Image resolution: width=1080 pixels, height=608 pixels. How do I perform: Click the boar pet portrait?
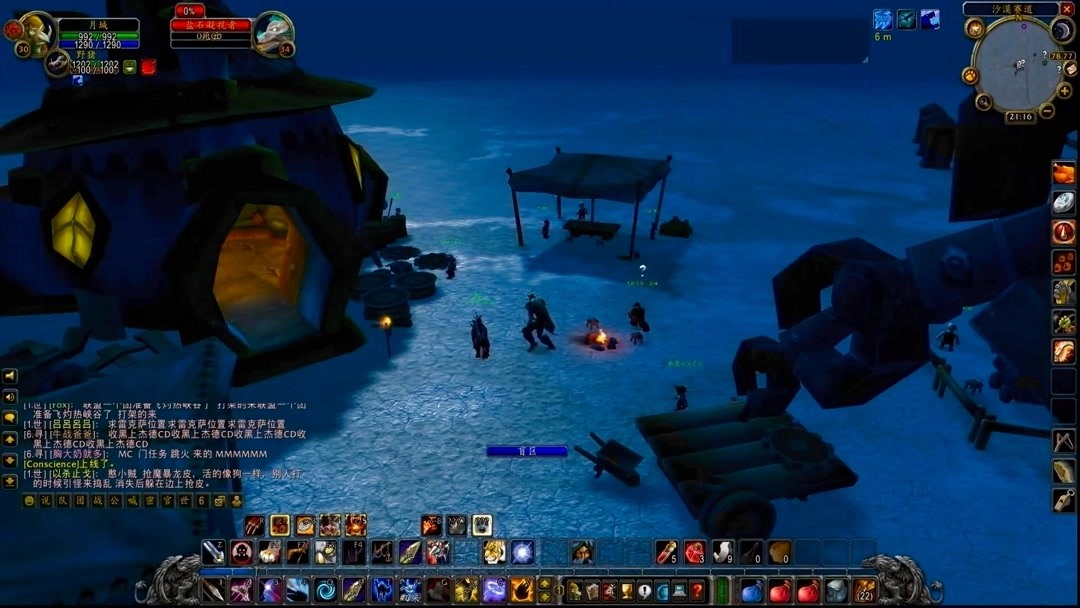[57, 63]
